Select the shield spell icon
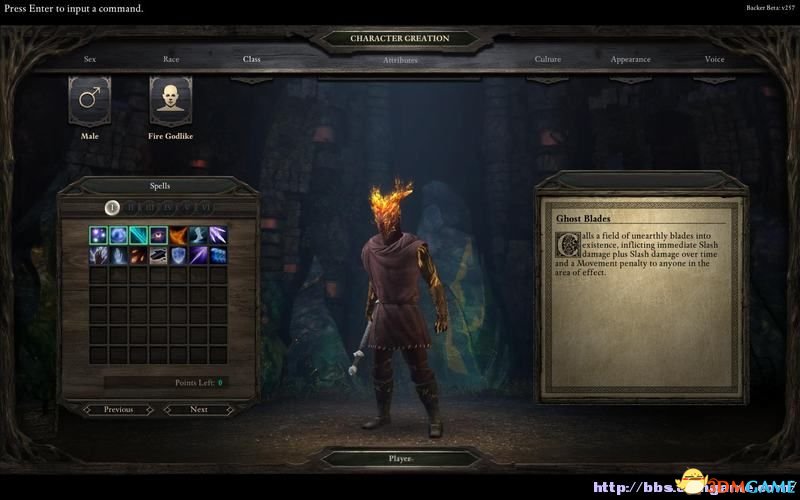This screenshot has width=800, height=500. click(x=178, y=256)
